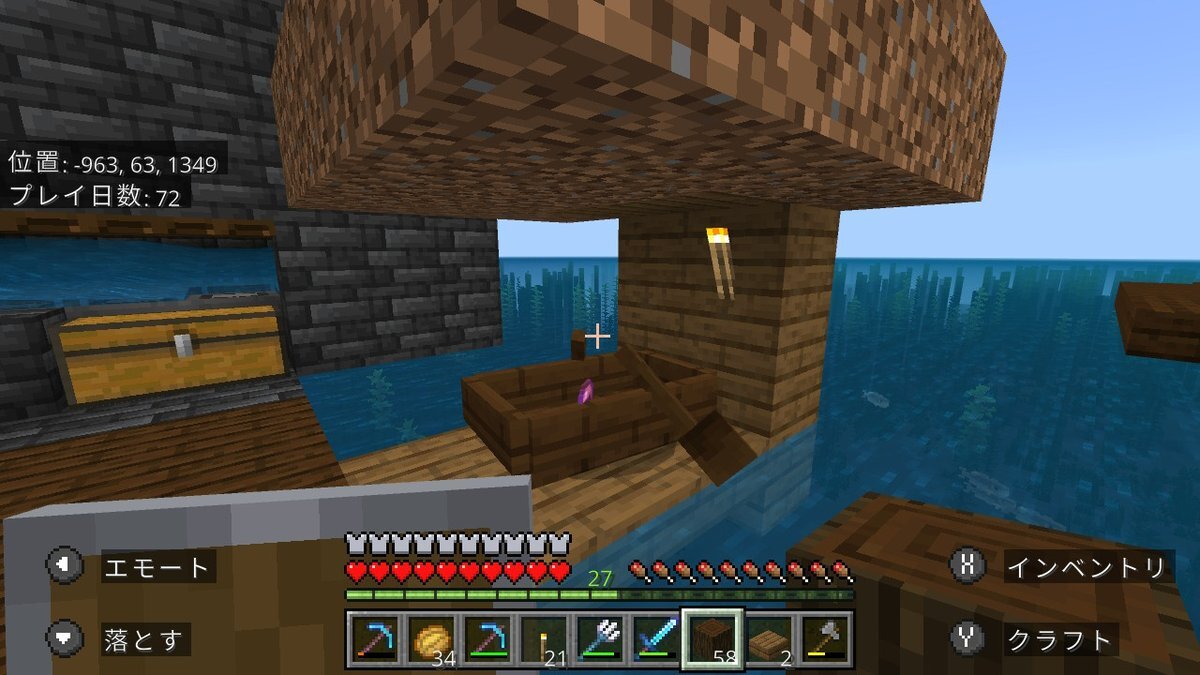
Task: Switch to the wooden slab slot
Action: pos(768,639)
